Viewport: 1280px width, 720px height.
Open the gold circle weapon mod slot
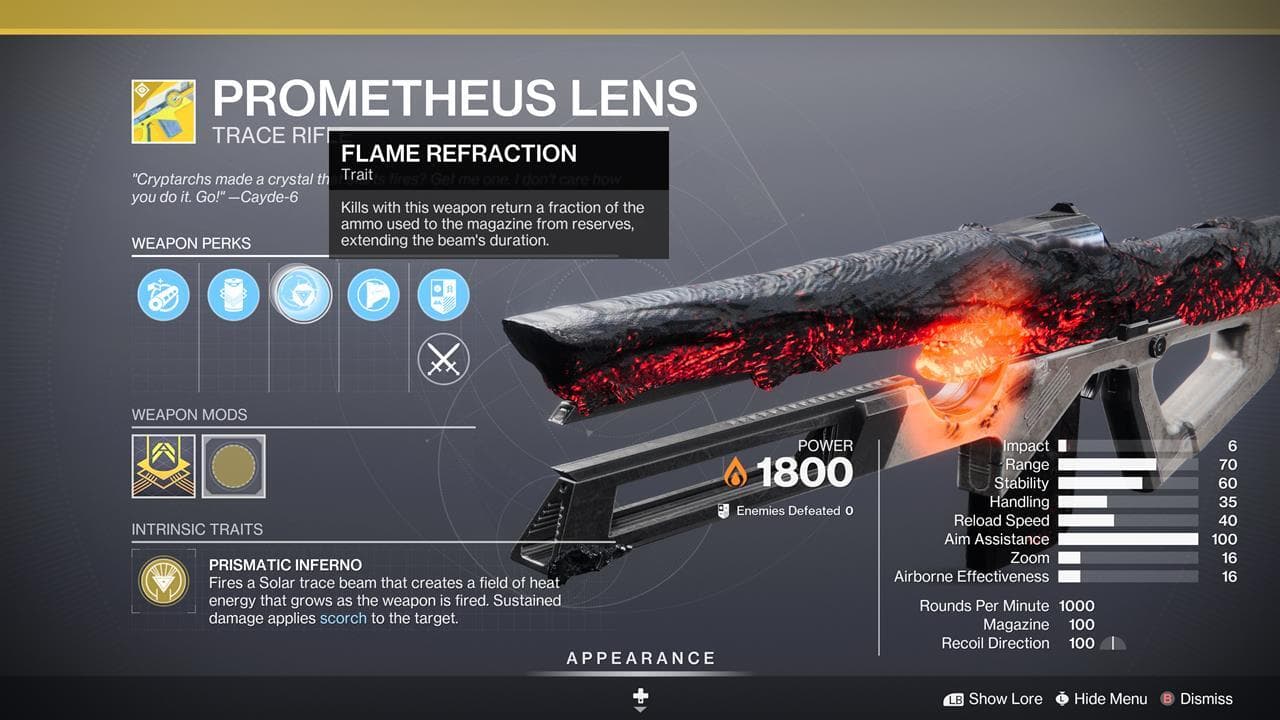(x=234, y=465)
